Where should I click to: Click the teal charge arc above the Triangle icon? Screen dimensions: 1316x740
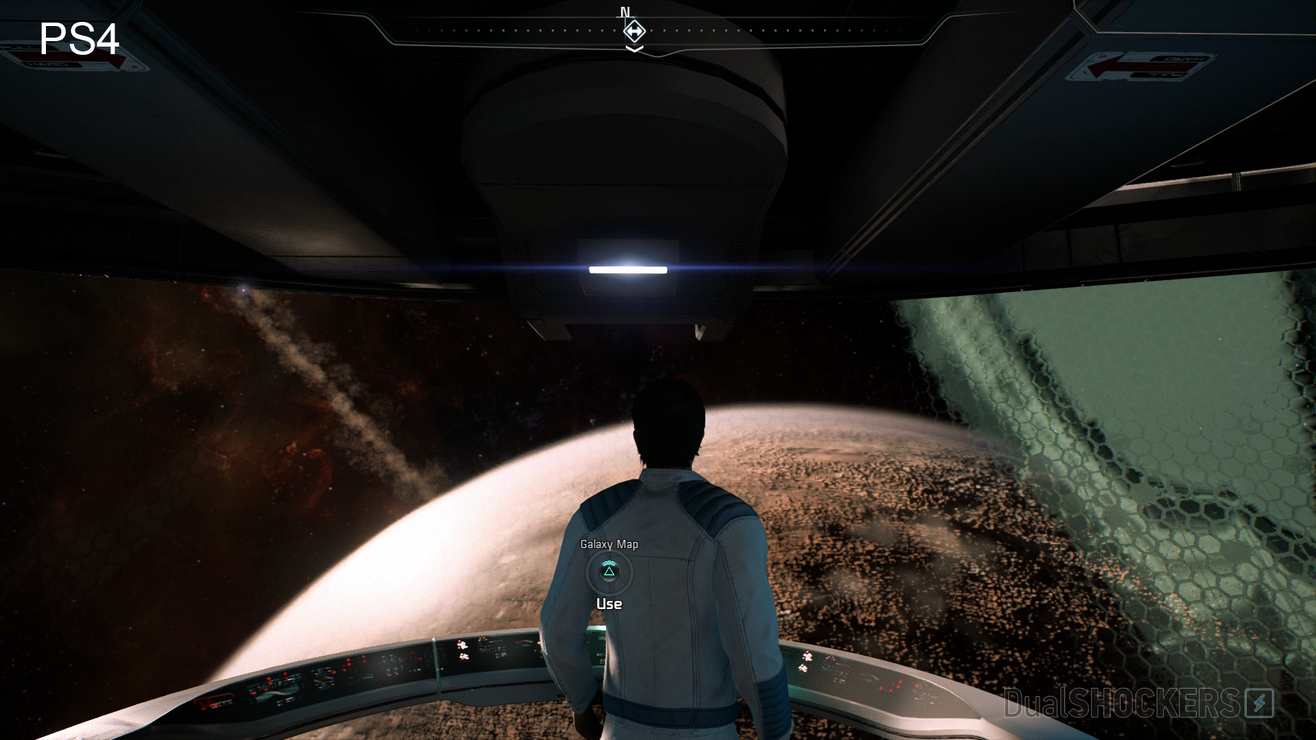point(607,561)
